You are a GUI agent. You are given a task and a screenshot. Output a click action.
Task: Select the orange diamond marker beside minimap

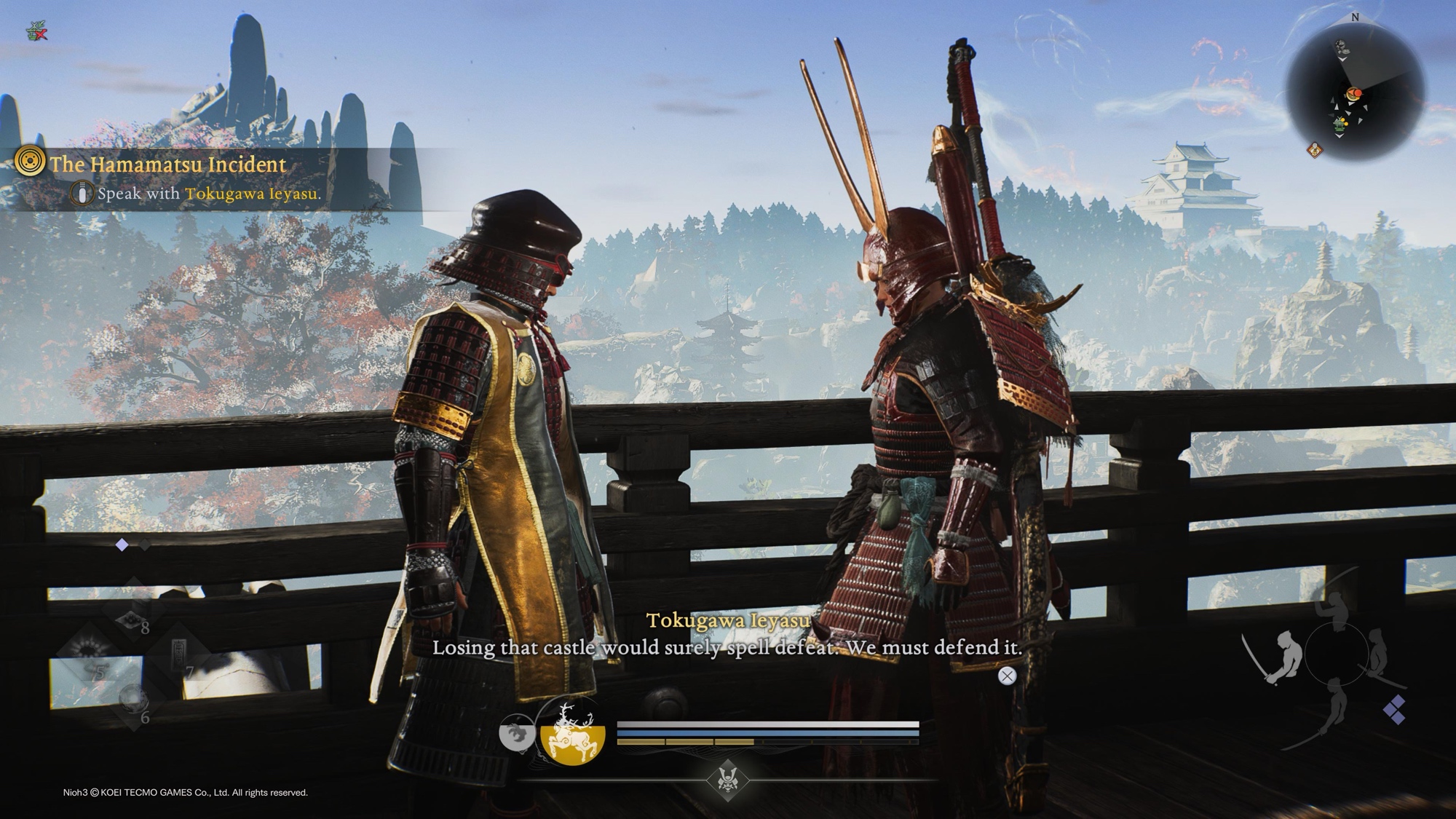pyautogui.click(x=1315, y=150)
